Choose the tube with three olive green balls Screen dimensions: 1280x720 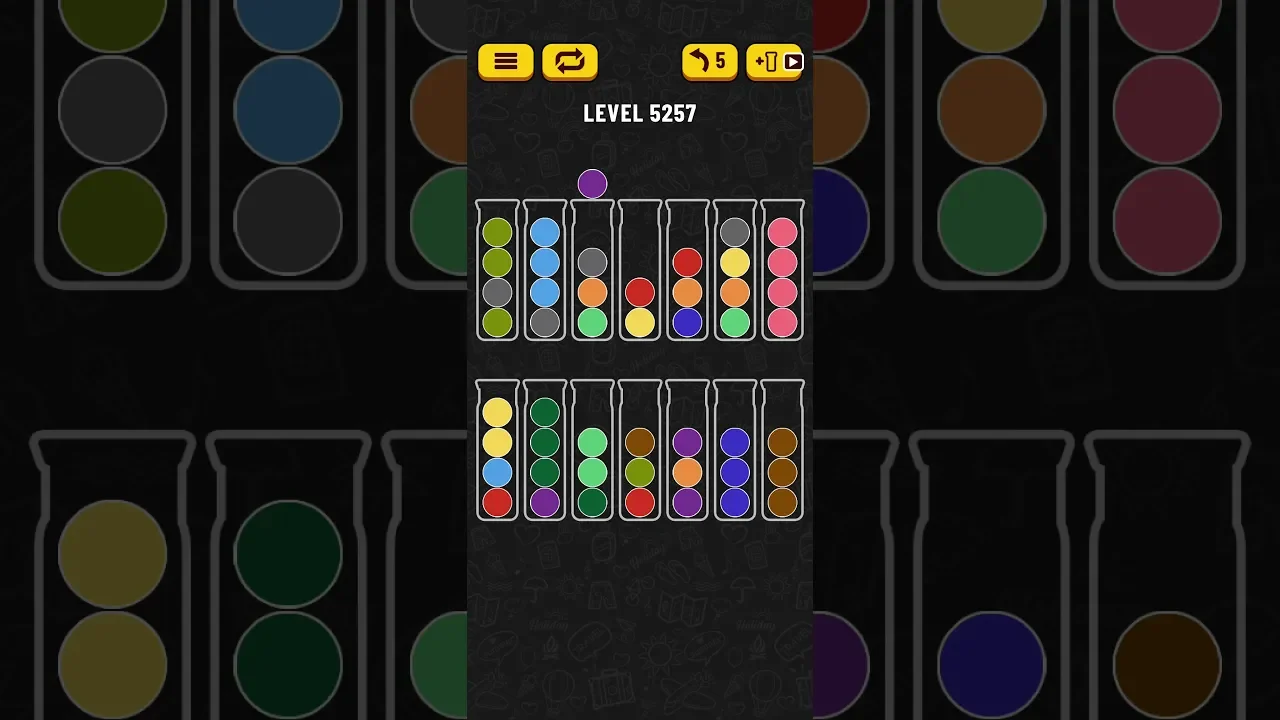(497, 272)
